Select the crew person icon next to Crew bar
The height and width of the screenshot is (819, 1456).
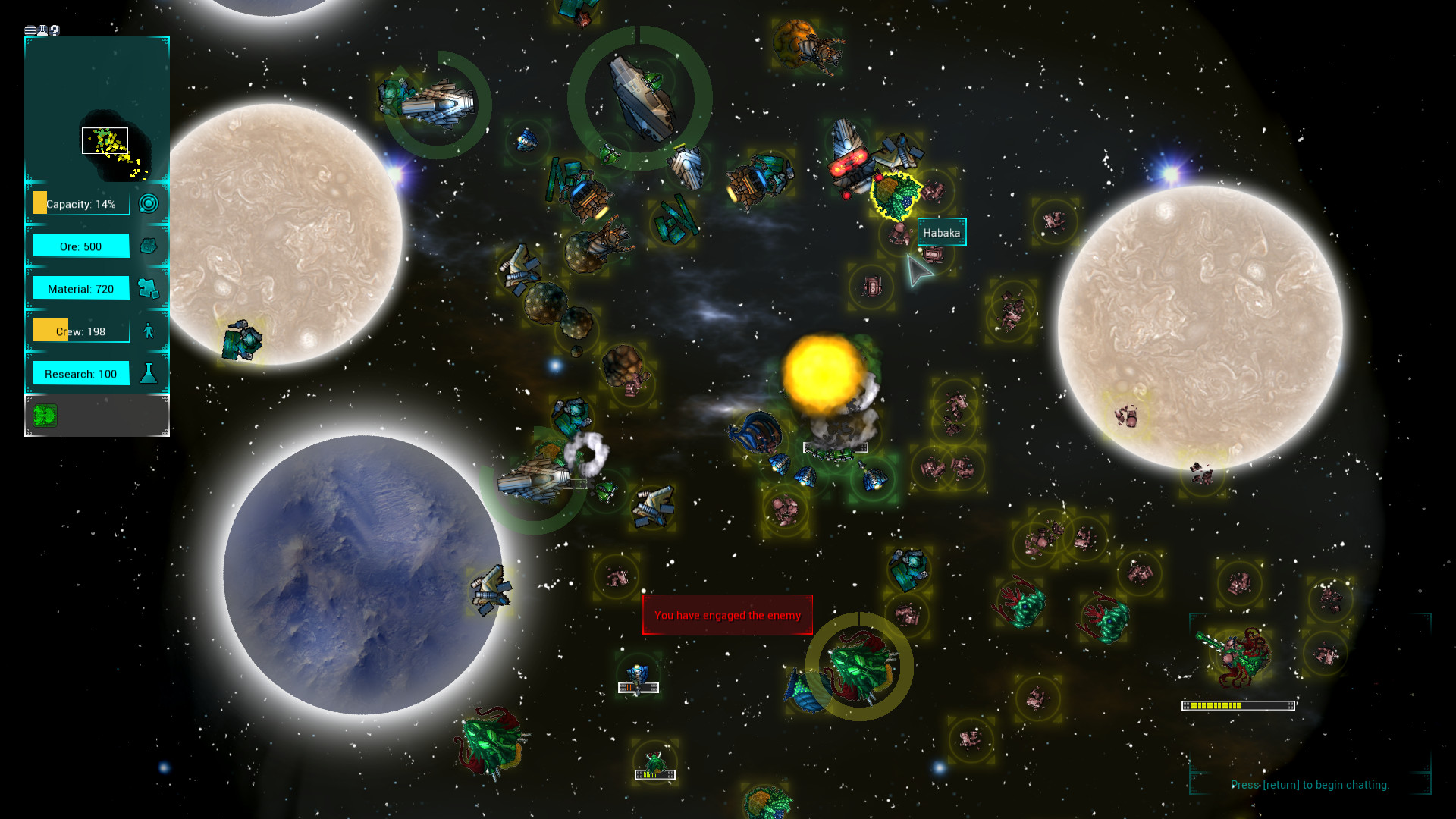pyautogui.click(x=149, y=330)
